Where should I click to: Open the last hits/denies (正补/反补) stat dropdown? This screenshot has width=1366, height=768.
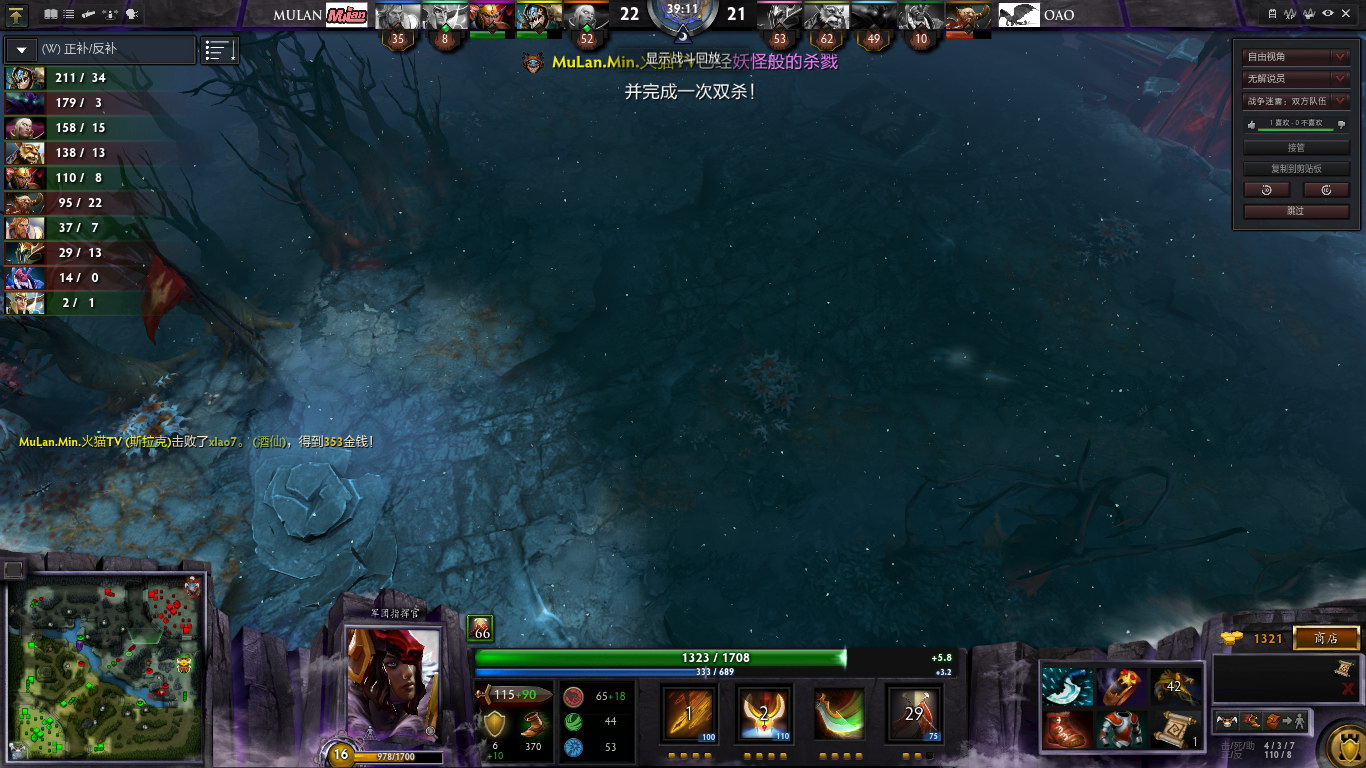tap(100, 49)
